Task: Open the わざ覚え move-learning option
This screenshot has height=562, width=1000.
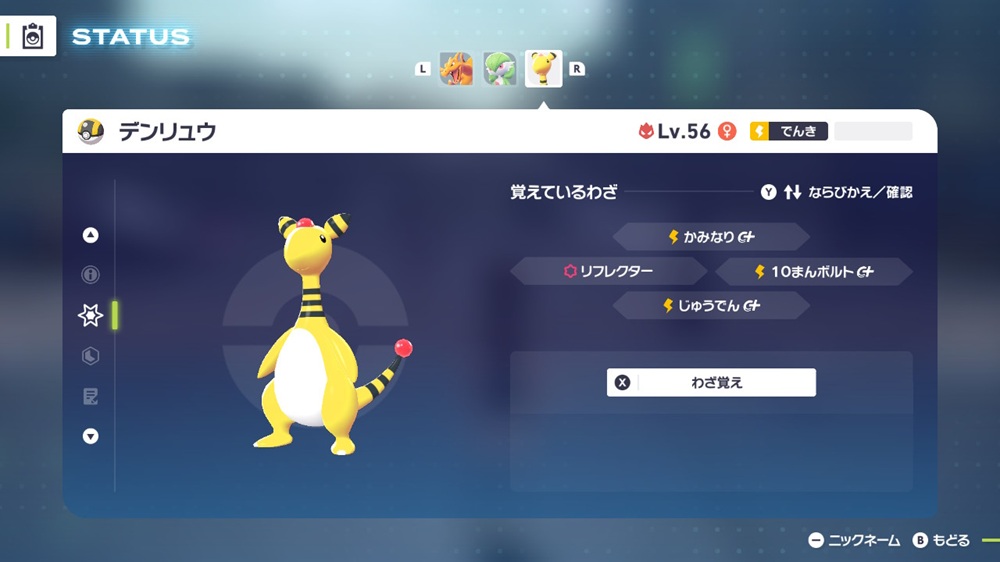Action: tap(711, 382)
